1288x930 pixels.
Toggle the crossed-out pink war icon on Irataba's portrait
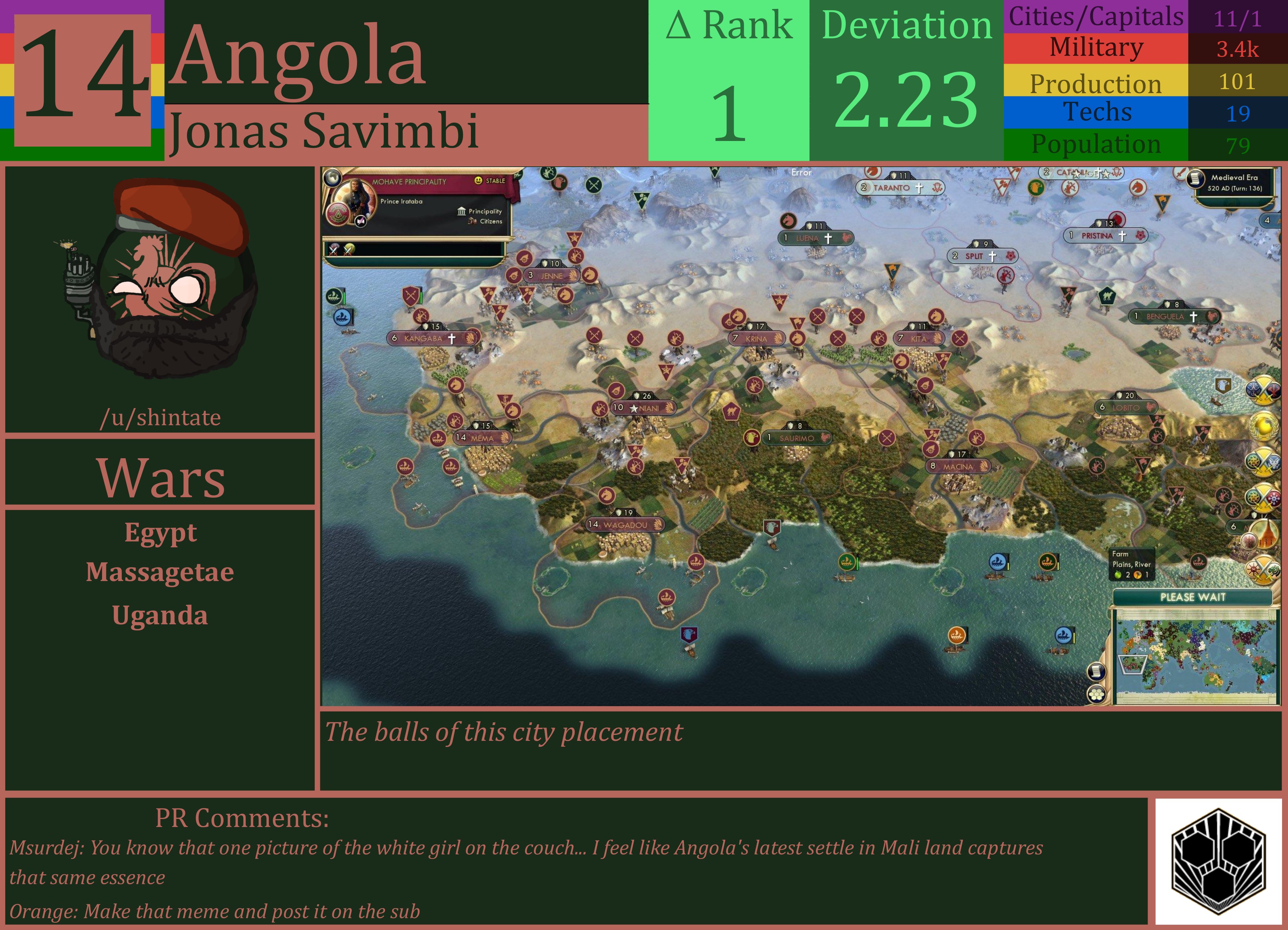(x=361, y=222)
